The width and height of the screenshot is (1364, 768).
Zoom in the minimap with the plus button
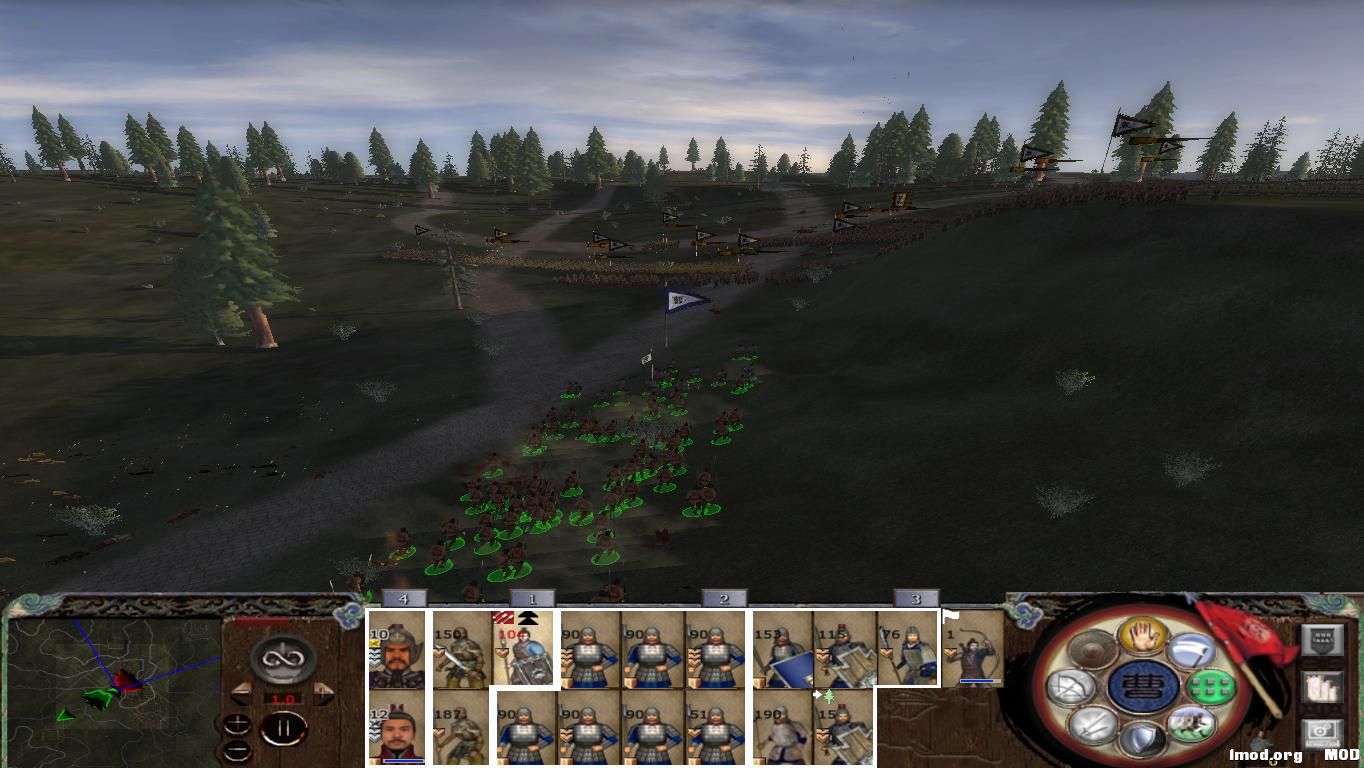click(238, 724)
